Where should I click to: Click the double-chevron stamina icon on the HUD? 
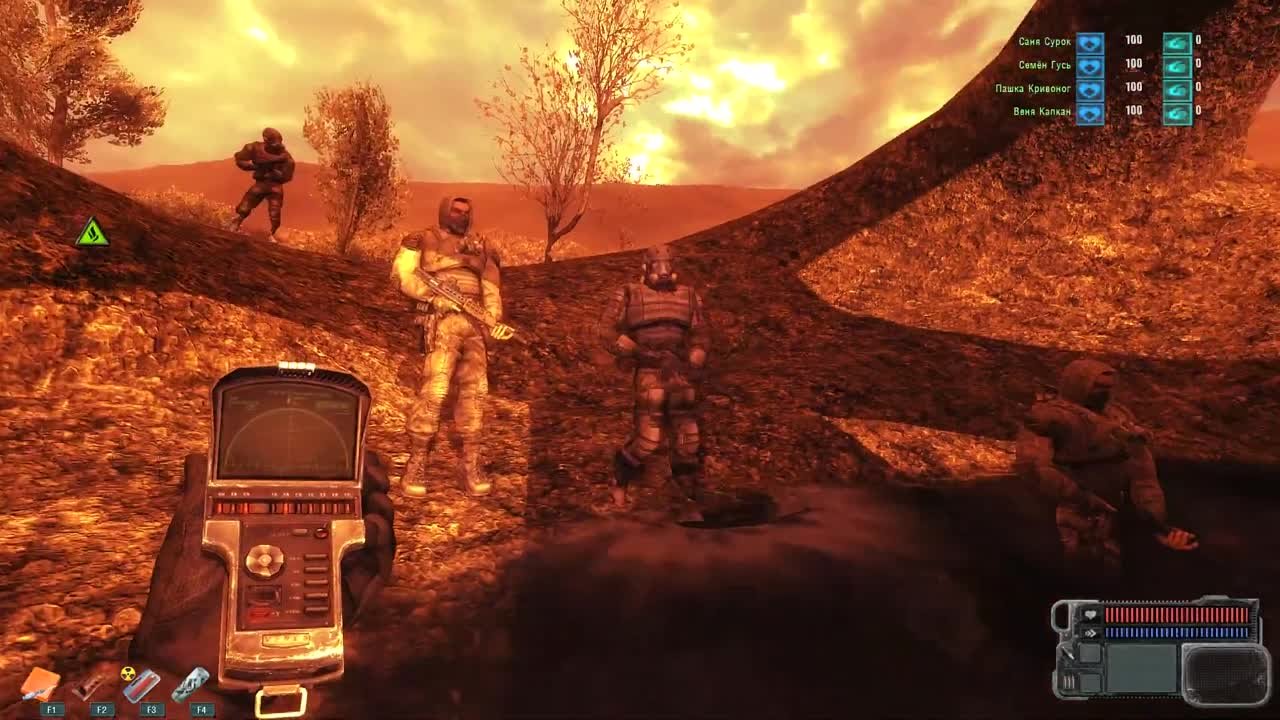(1091, 633)
